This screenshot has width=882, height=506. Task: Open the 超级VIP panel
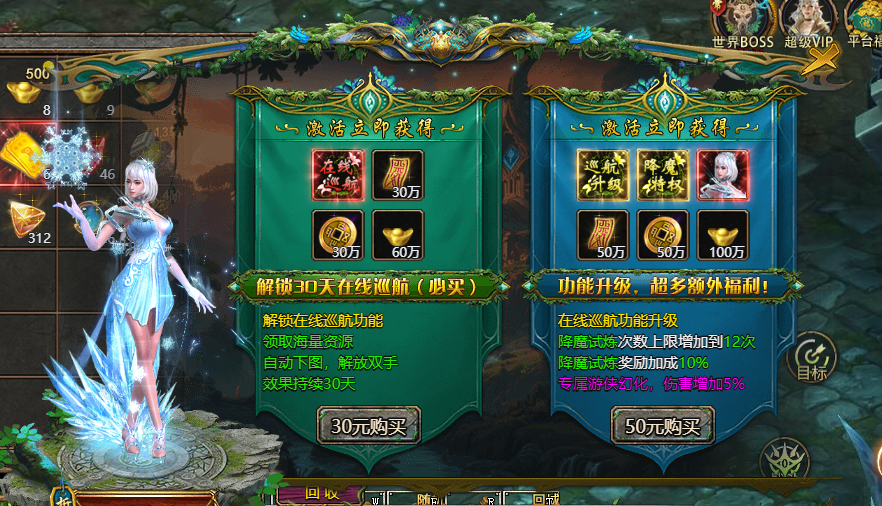coord(807,22)
